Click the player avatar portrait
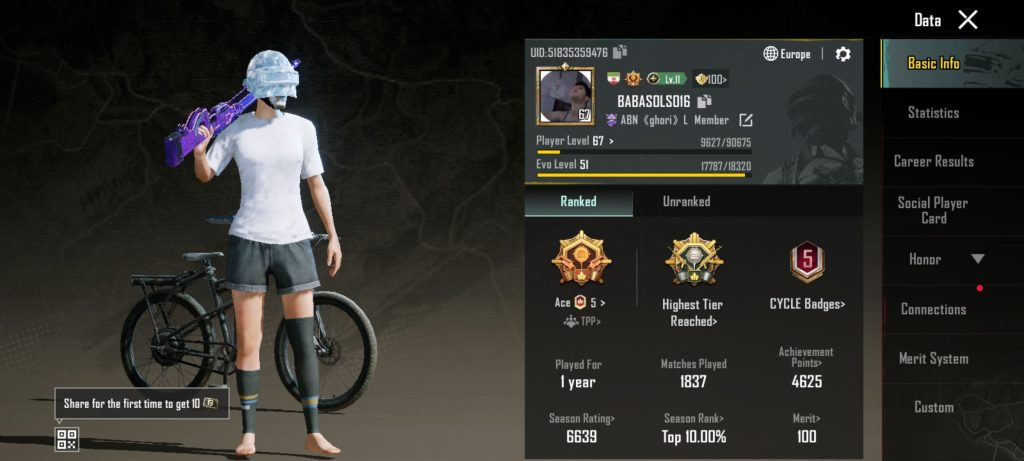 566,96
